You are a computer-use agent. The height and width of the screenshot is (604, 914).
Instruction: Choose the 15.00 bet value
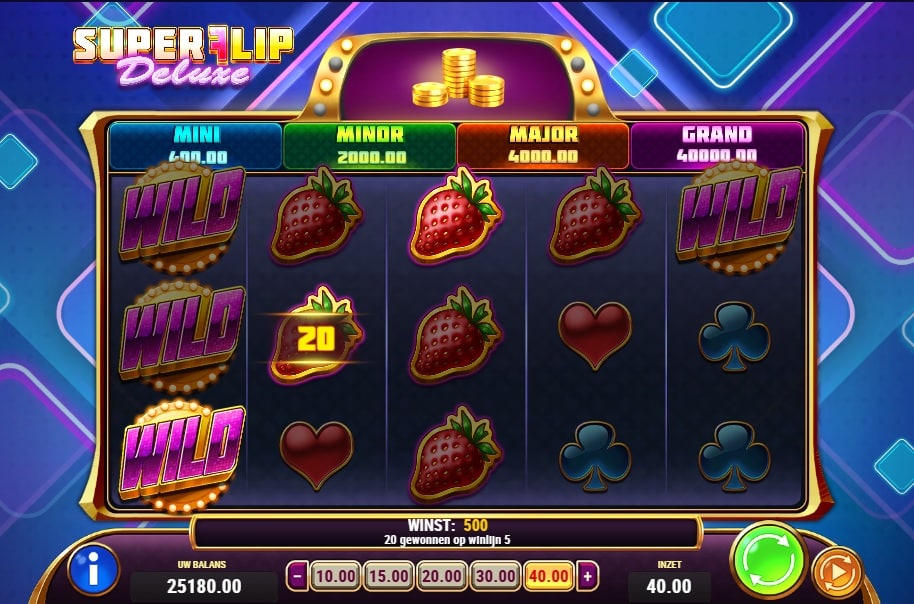point(387,576)
